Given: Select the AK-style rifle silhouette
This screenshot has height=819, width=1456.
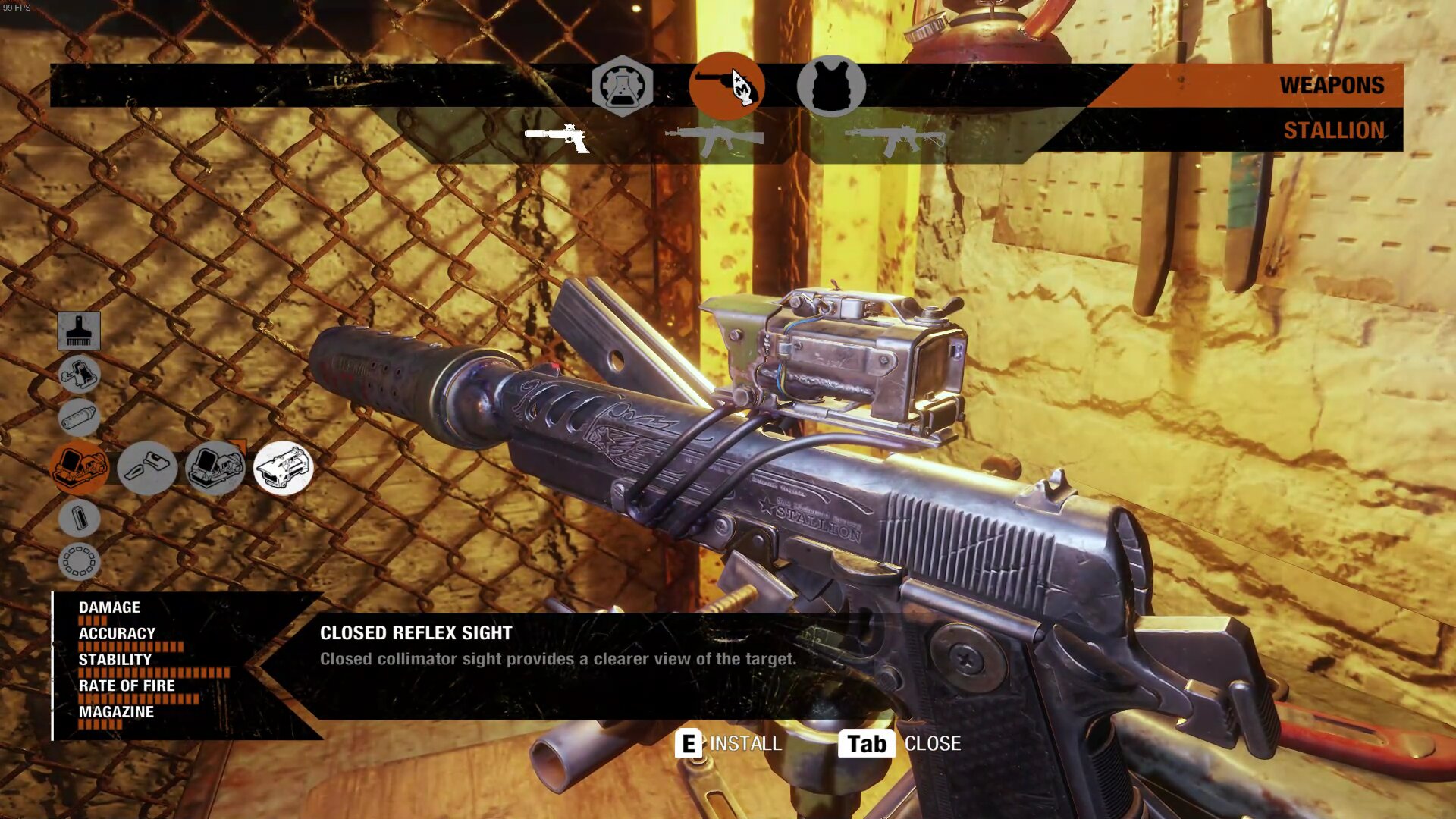Looking at the screenshot, I should coord(714,139).
